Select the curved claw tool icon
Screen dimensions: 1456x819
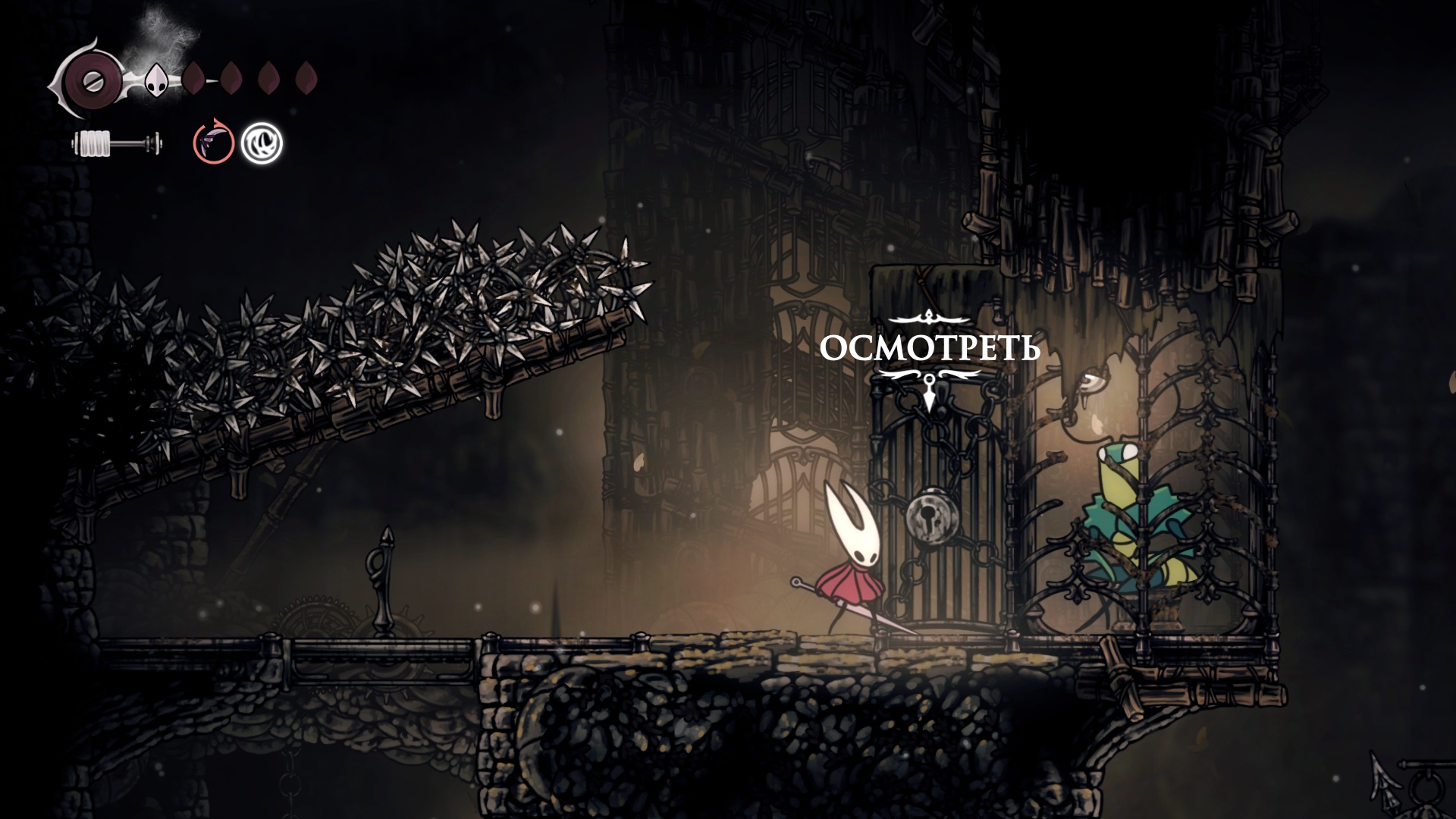point(213,142)
